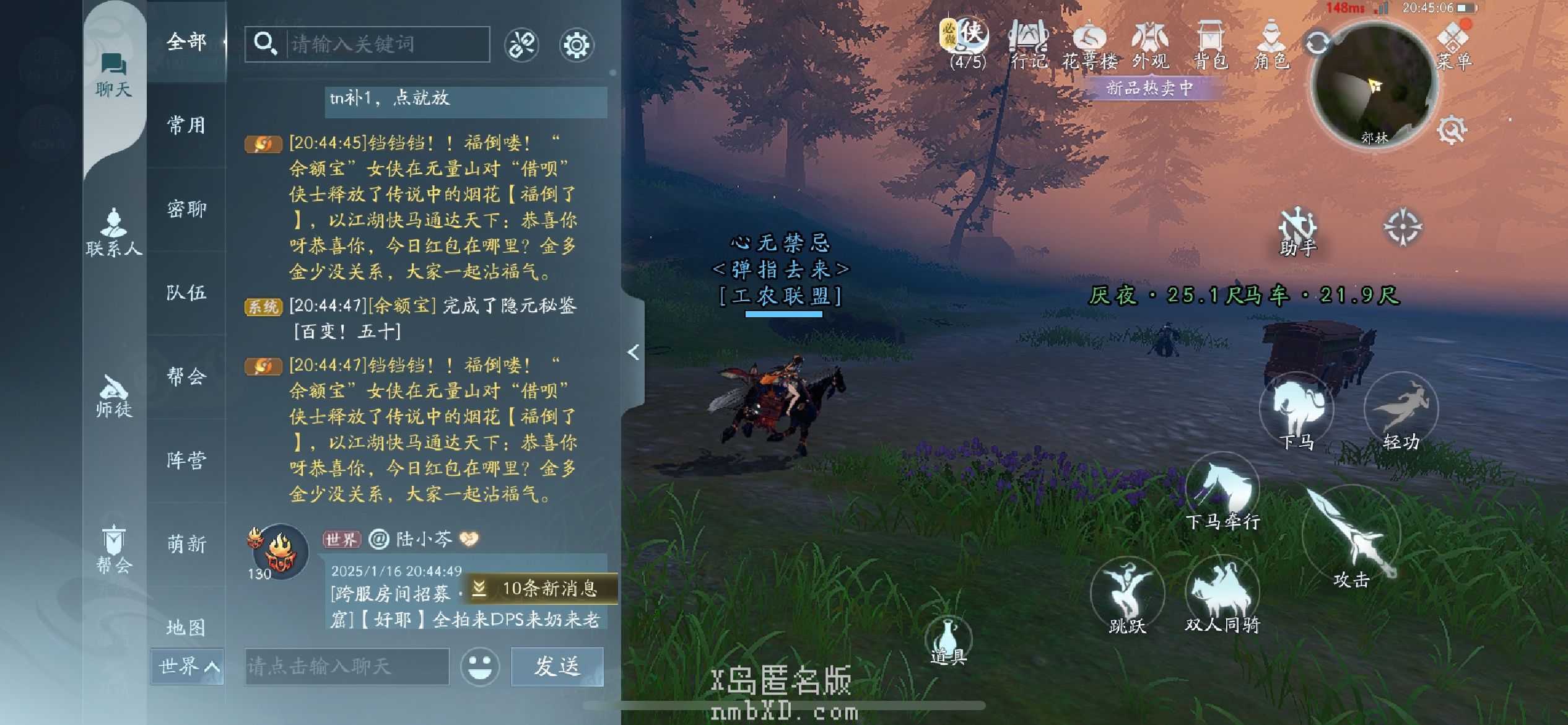The height and width of the screenshot is (725, 1568).
Task: Switch to the 阵营 faction channel
Action: (x=186, y=460)
